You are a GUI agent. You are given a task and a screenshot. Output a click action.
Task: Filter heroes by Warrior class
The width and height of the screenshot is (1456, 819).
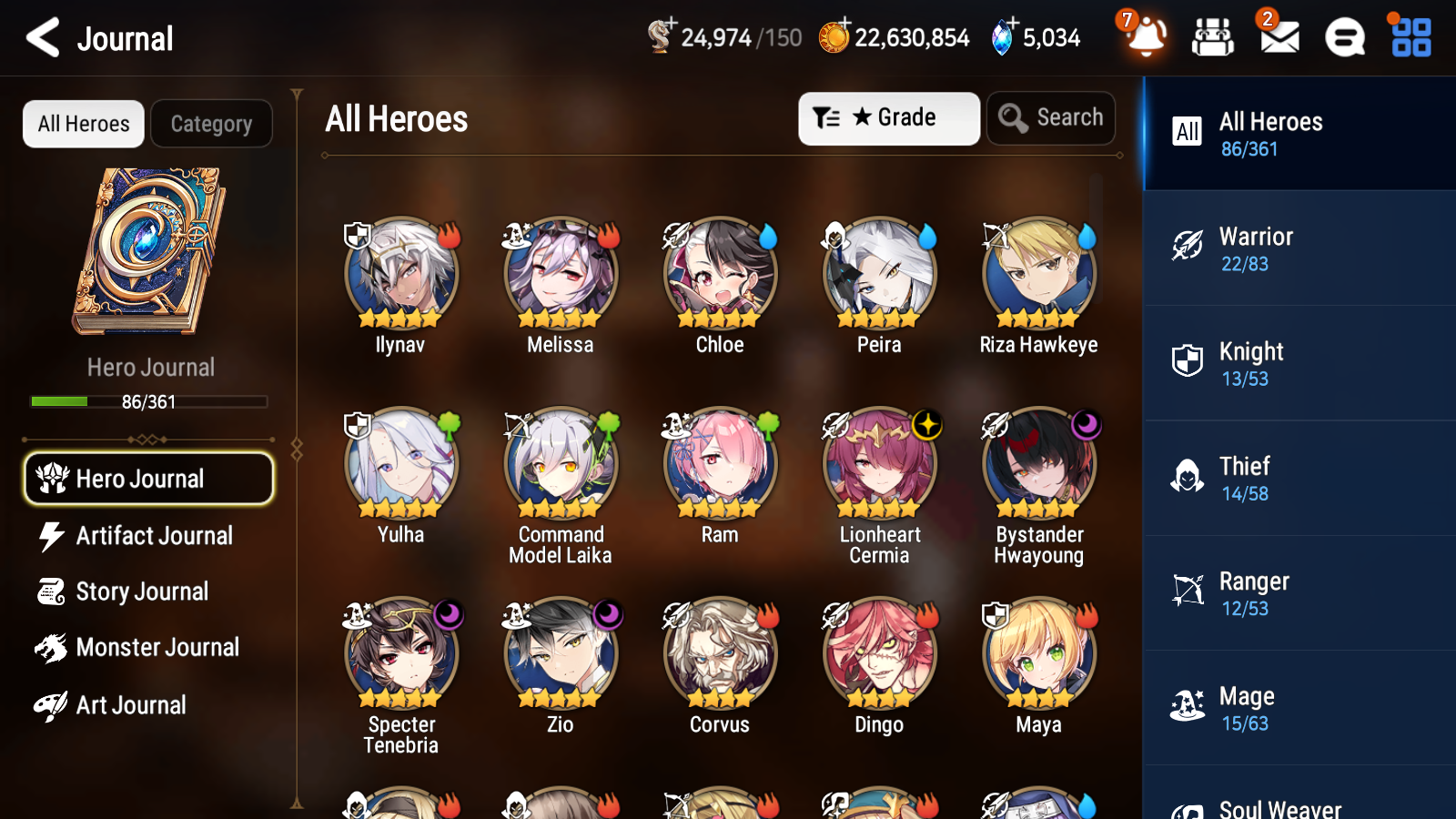1299,248
